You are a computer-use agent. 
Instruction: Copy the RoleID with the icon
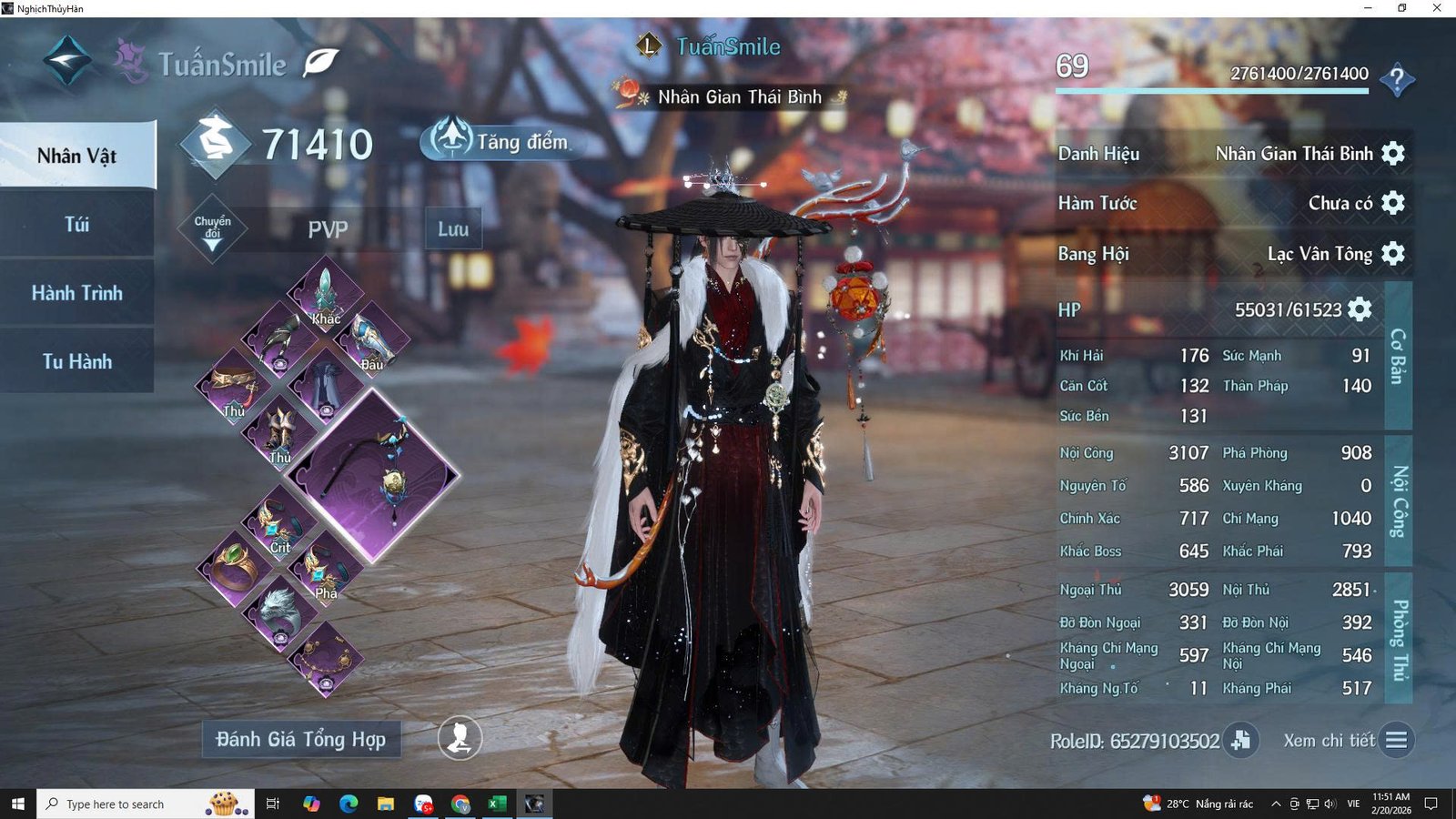point(1241,740)
